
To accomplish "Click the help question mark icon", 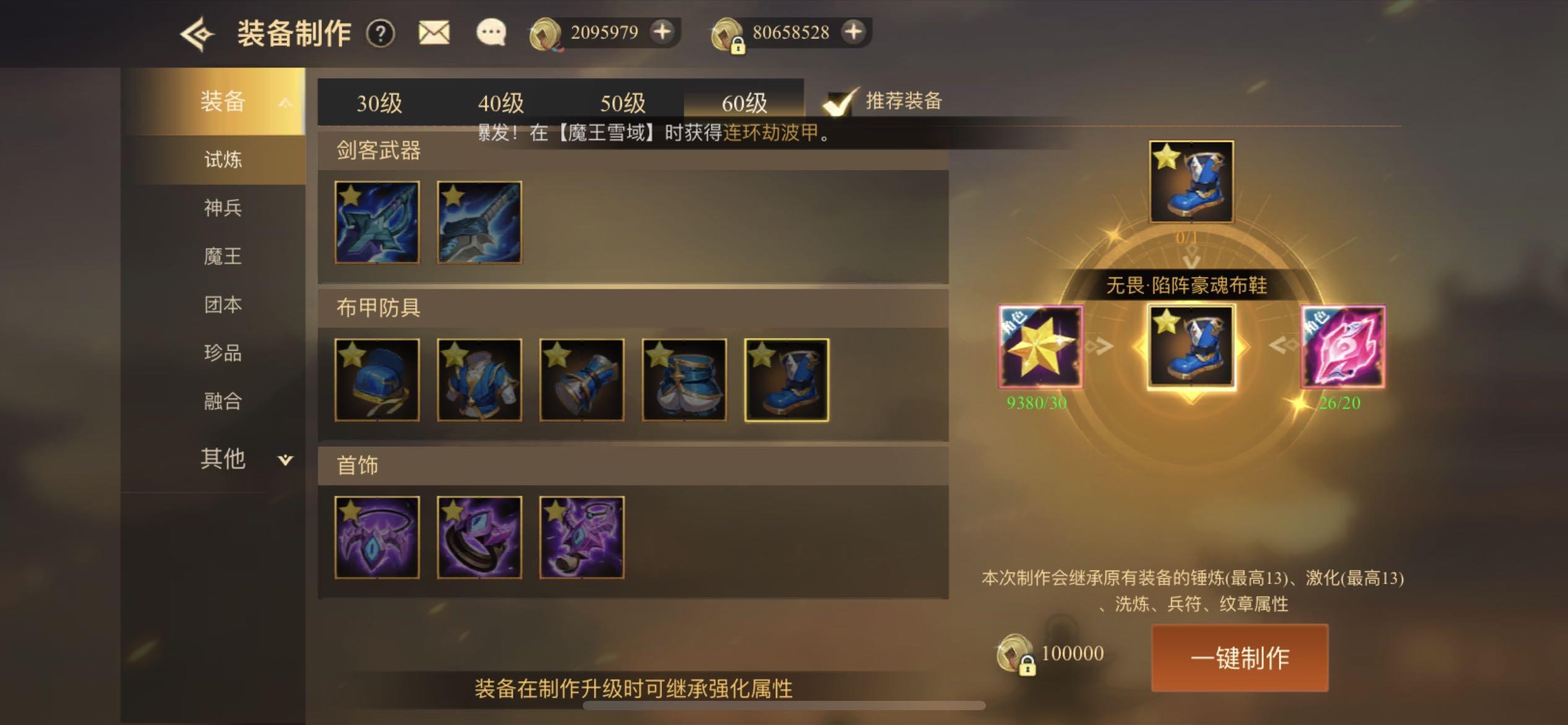I will (x=382, y=34).
